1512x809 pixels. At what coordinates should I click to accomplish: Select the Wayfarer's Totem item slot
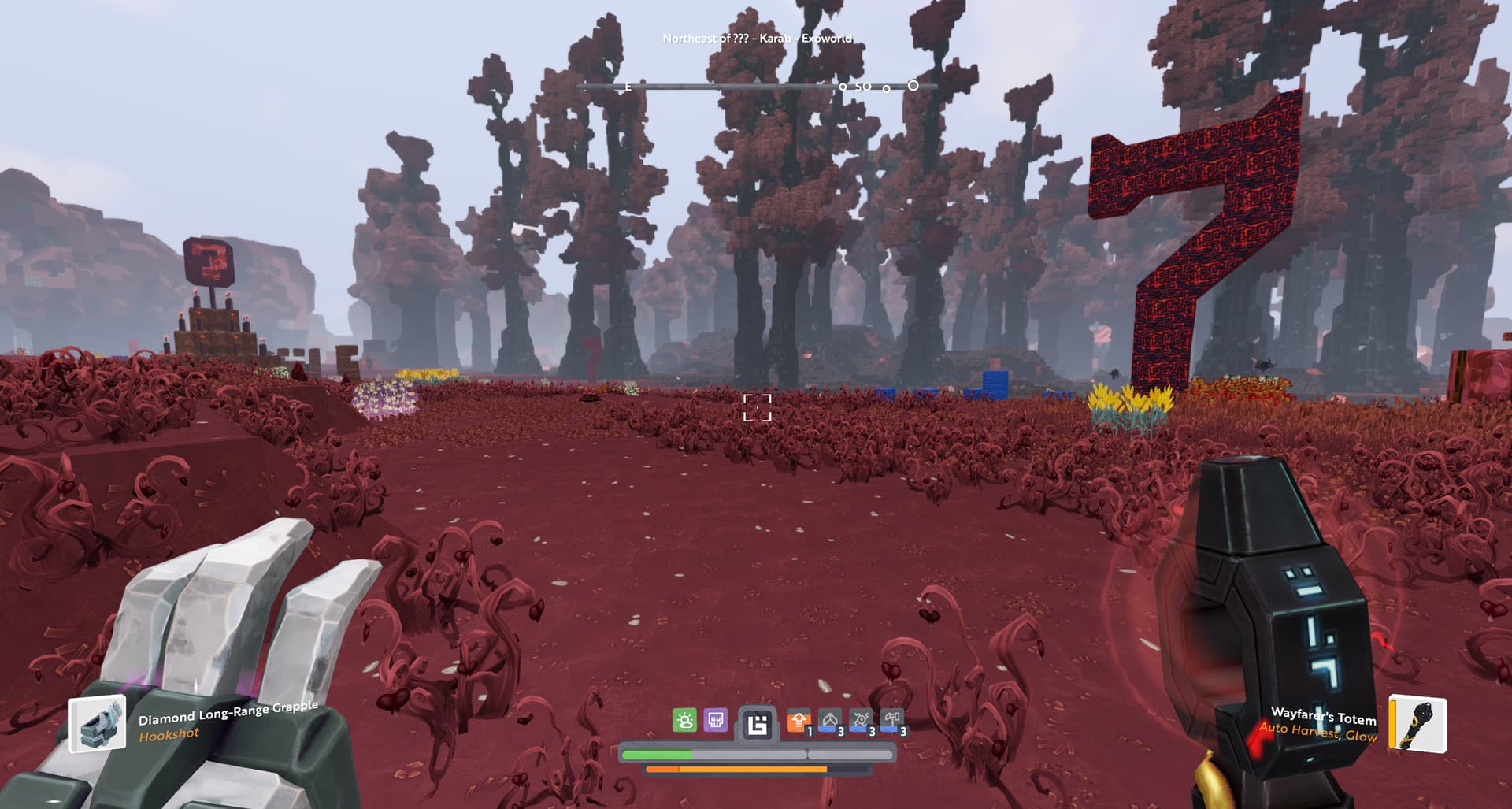pyautogui.click(x=1417, y=723)
